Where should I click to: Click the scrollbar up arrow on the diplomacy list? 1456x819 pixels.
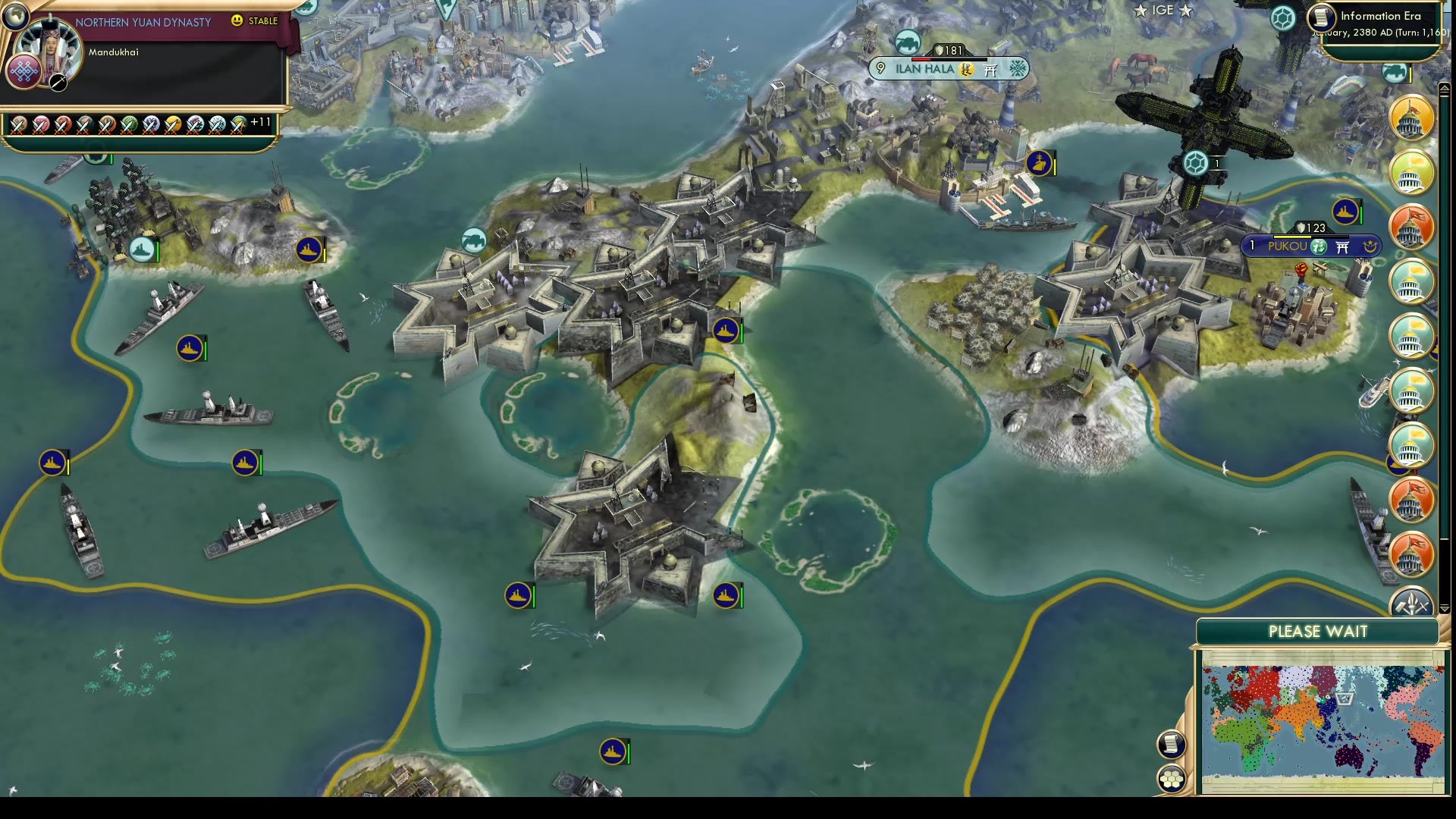(x=1444, y=89)
